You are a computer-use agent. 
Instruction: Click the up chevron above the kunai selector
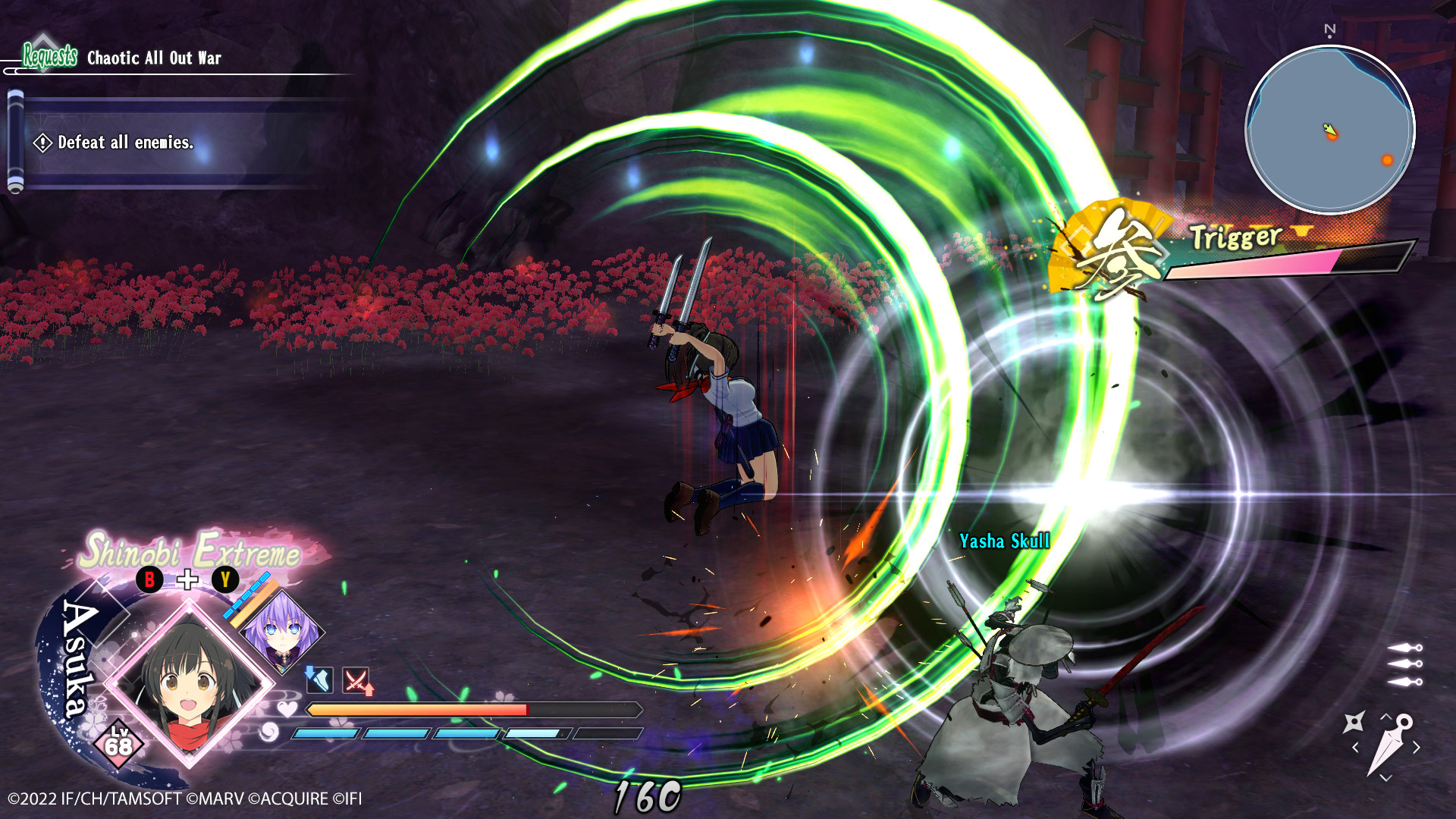(x=1385, y=717)
